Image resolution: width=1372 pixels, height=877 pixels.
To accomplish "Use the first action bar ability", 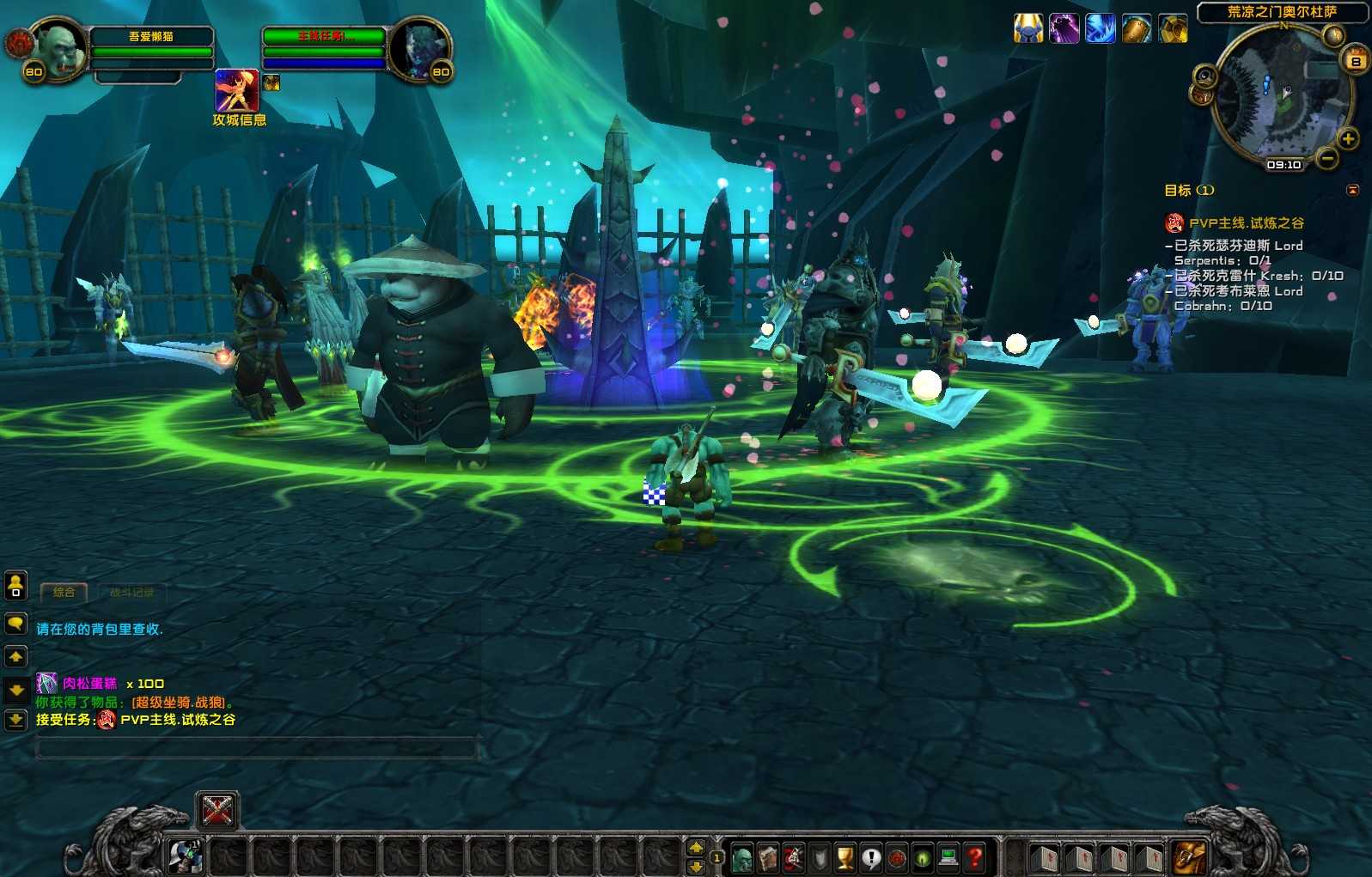I will pos(186,856).
